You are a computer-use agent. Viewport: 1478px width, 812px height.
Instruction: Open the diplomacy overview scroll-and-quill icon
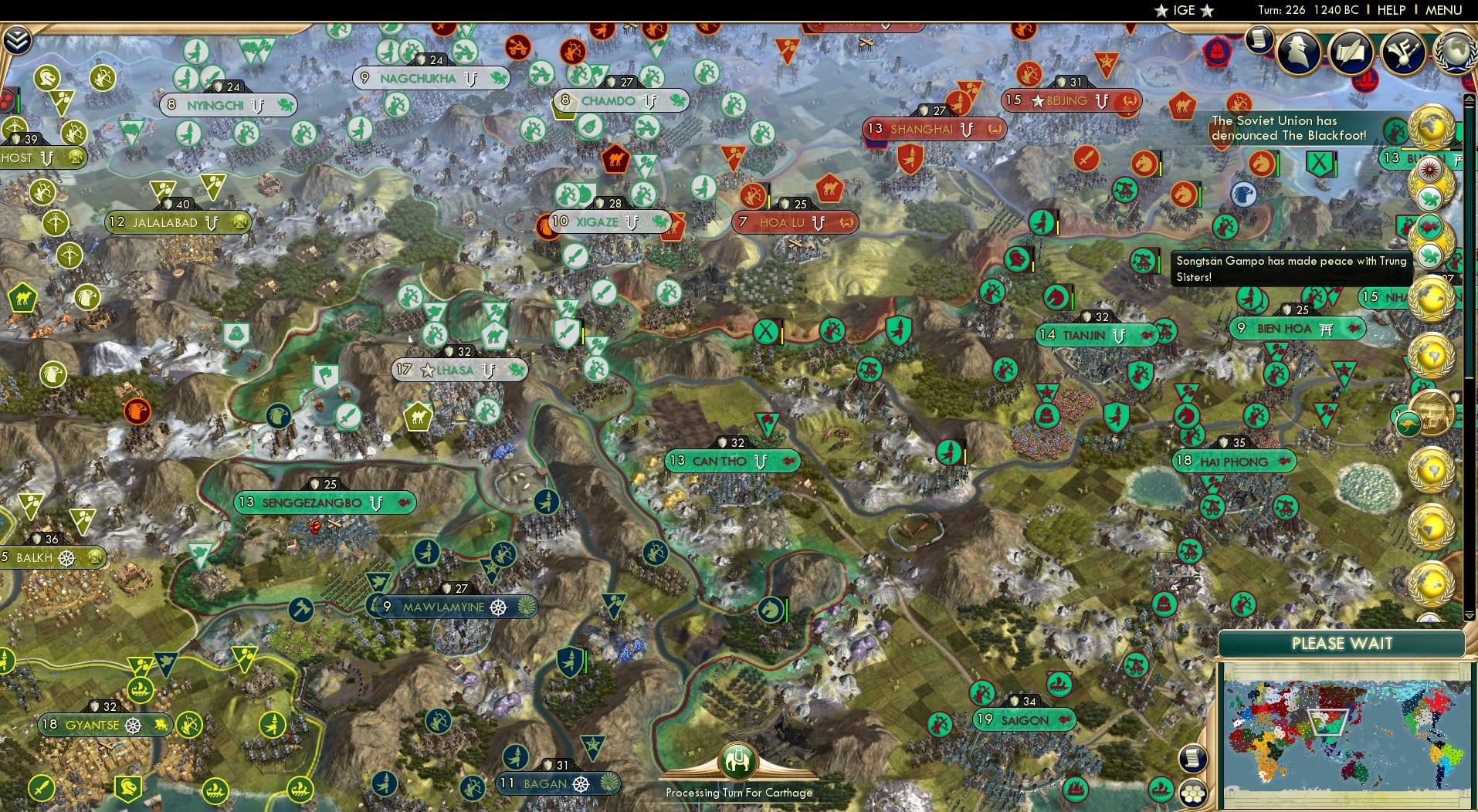coord(1351,52)
